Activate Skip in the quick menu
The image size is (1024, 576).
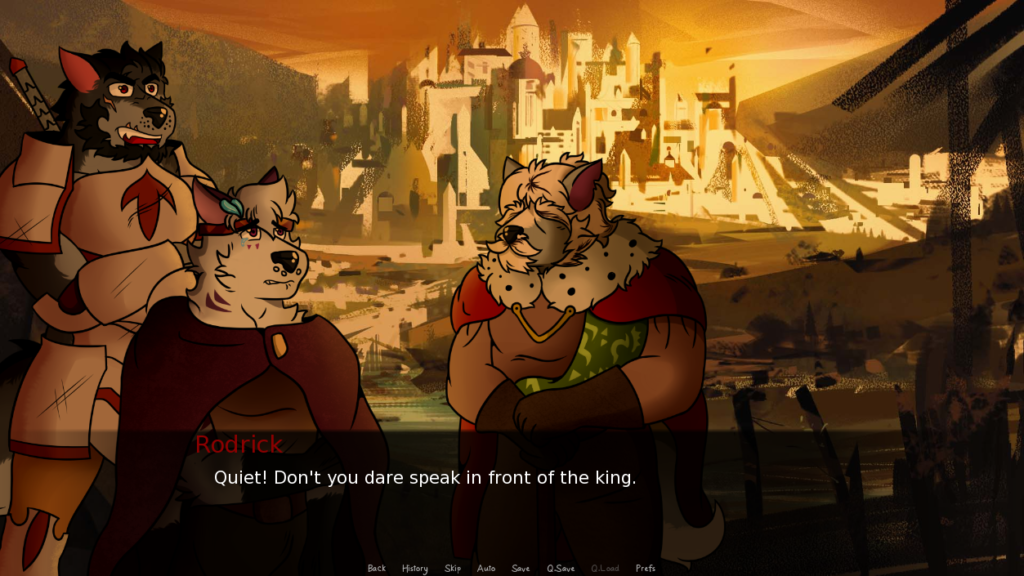[x=452, y=568]
